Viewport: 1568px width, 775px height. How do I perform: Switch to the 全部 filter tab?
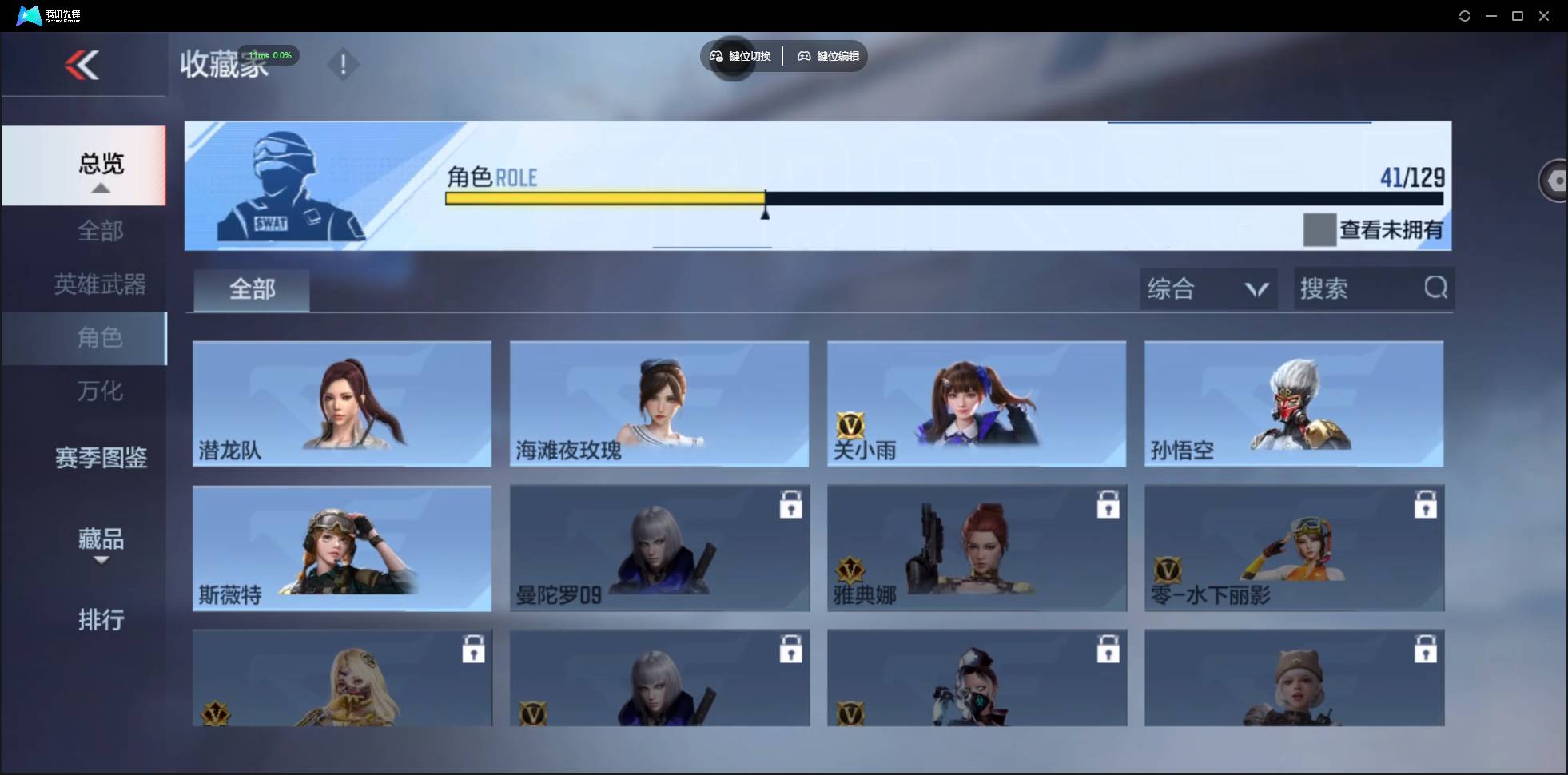pyautogui.click(x=251, y=290)
